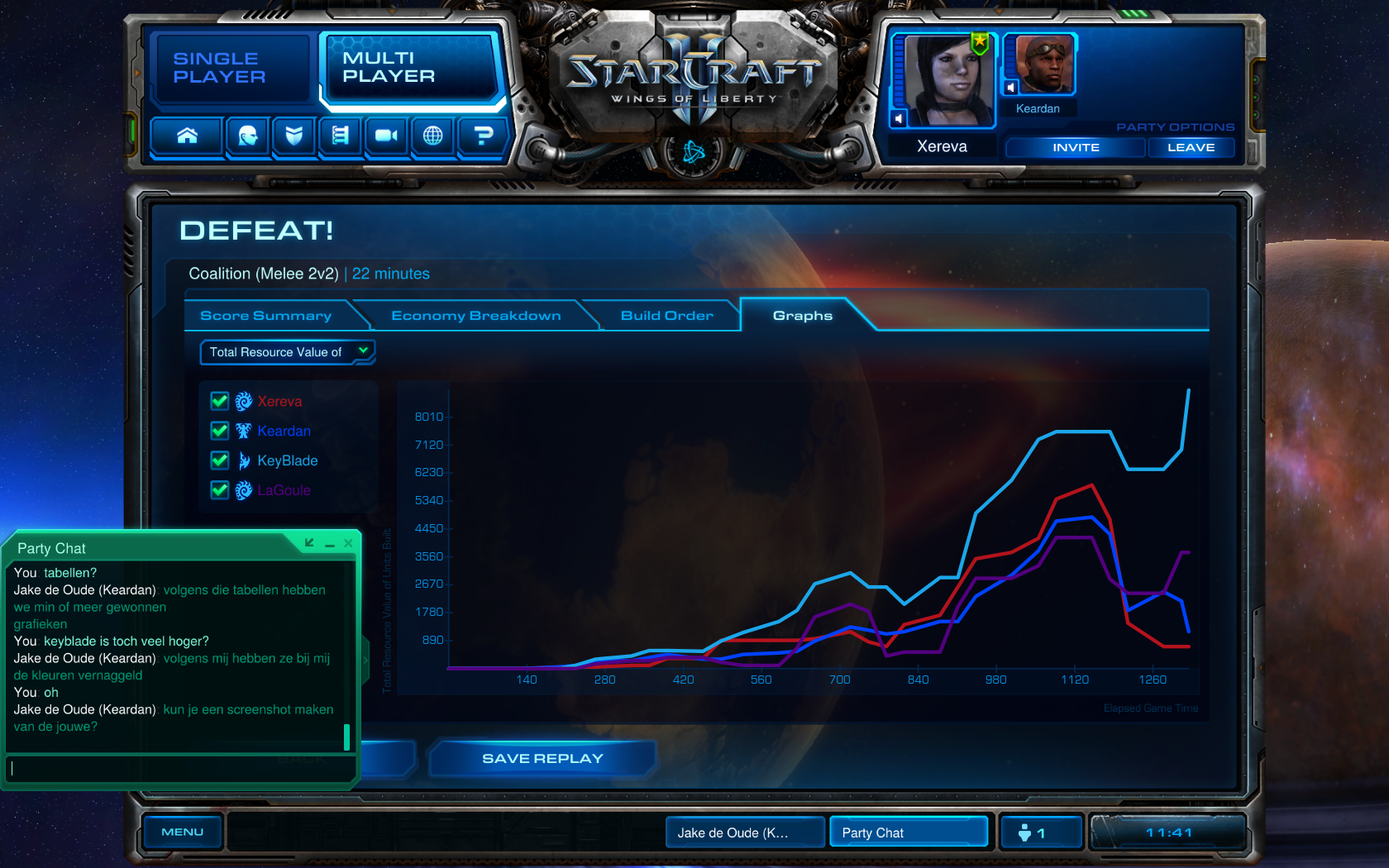1389x868 pixels.
Task: Go to the home screen icon
Action: tap(188, 136)
